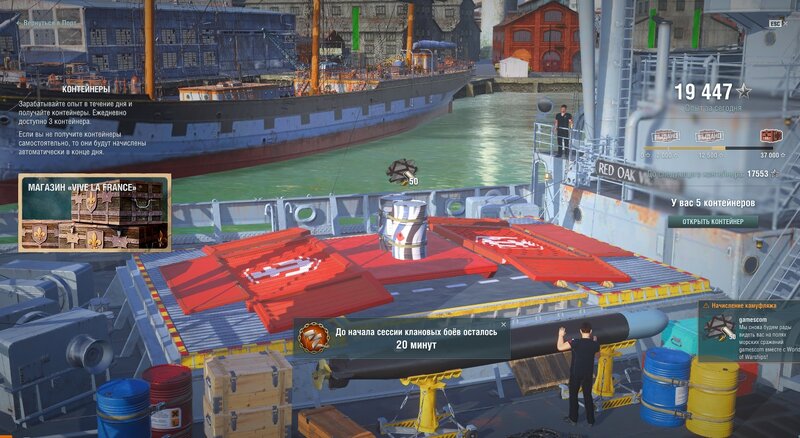
Task: Click the clan battles notification emblem icon
Action: (x=314, y=338)
